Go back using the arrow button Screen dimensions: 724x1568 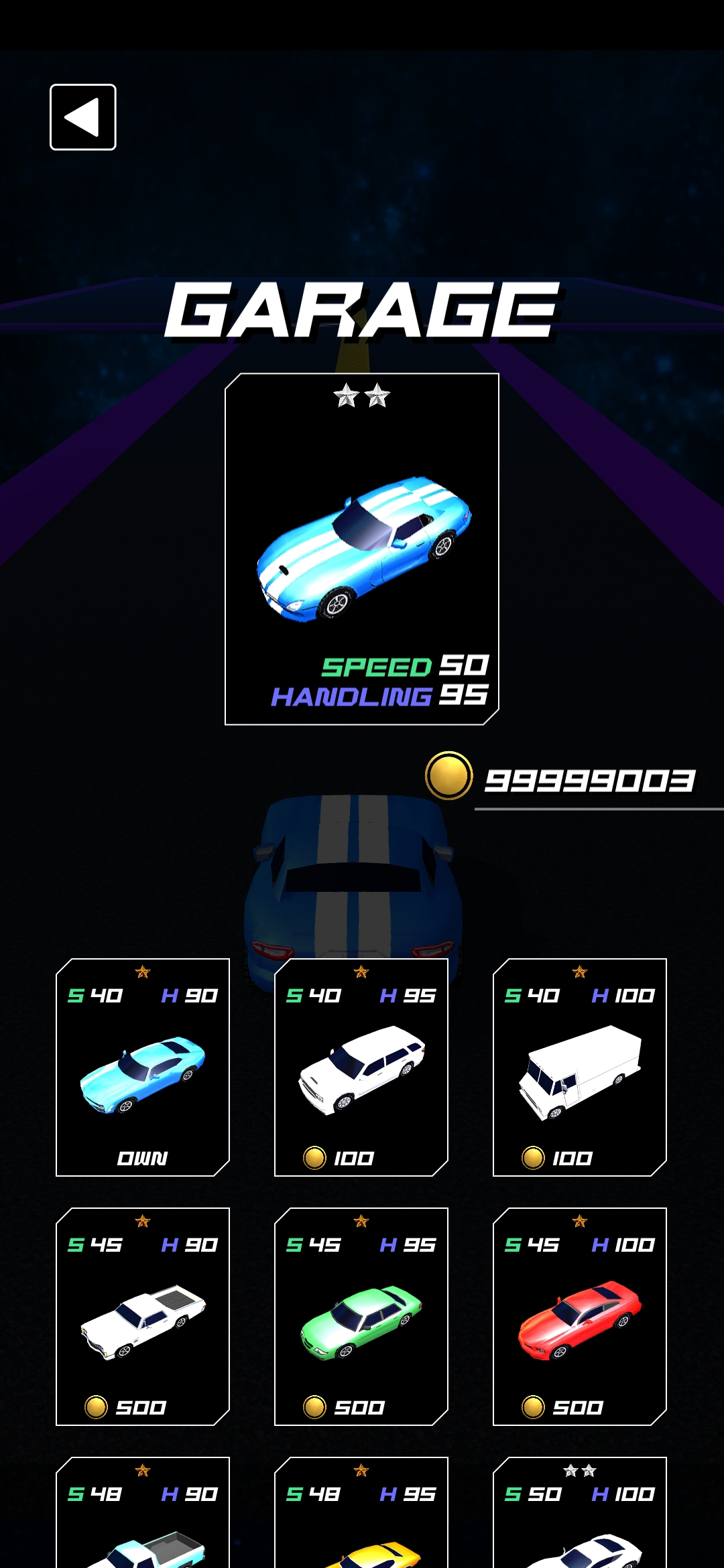click(x=83, y=117)
